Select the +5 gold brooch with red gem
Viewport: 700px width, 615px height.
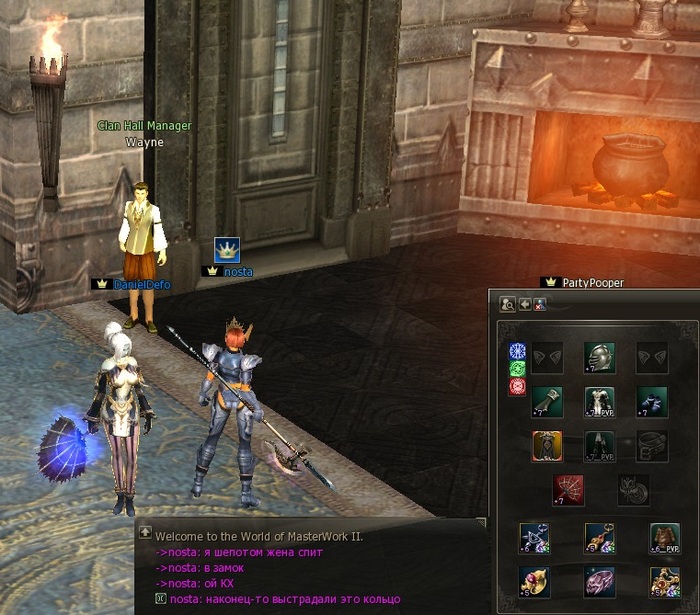click(x=665, y=581)
